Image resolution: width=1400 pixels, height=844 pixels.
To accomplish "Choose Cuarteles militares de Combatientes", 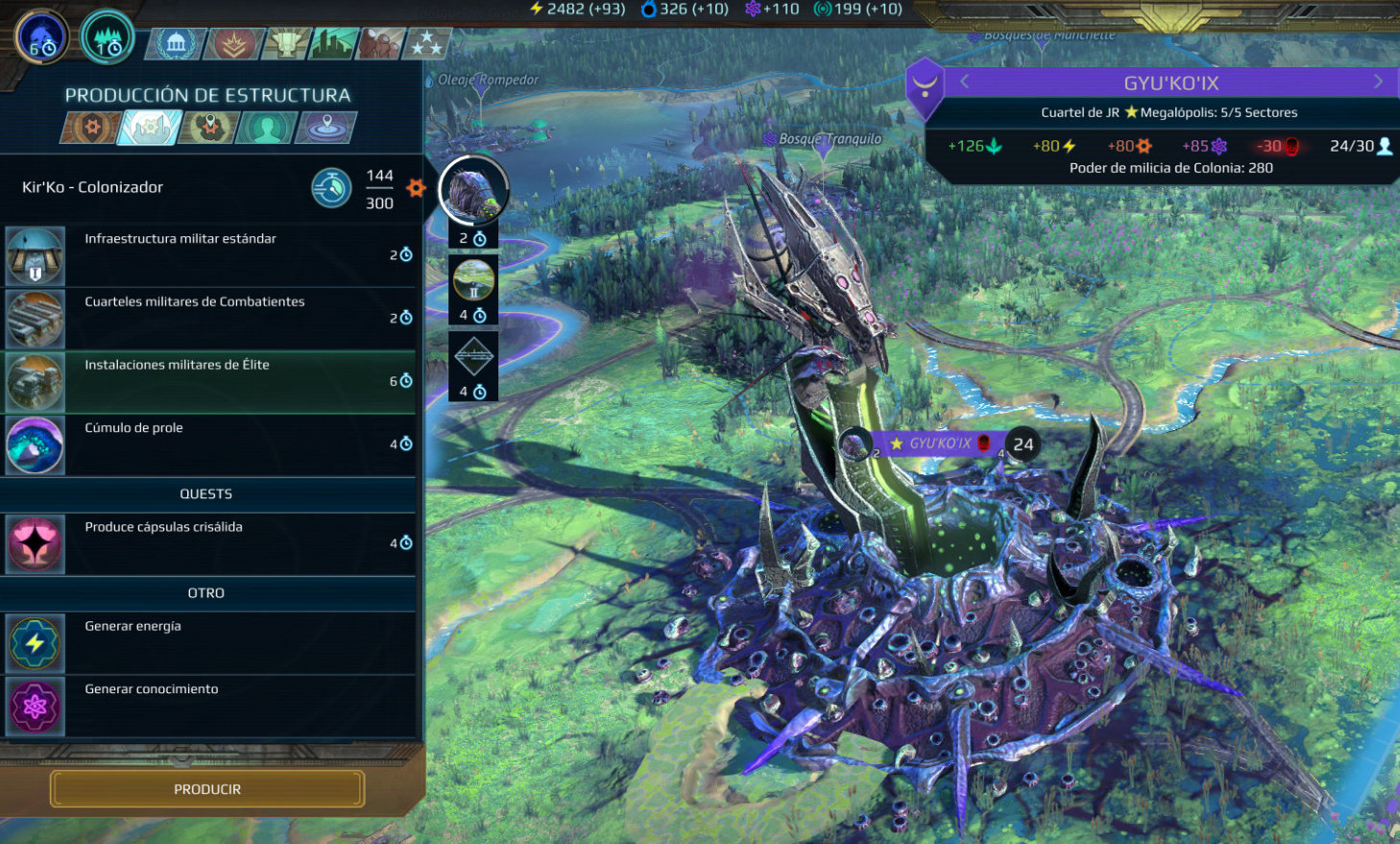I will (x=209, y=319).
